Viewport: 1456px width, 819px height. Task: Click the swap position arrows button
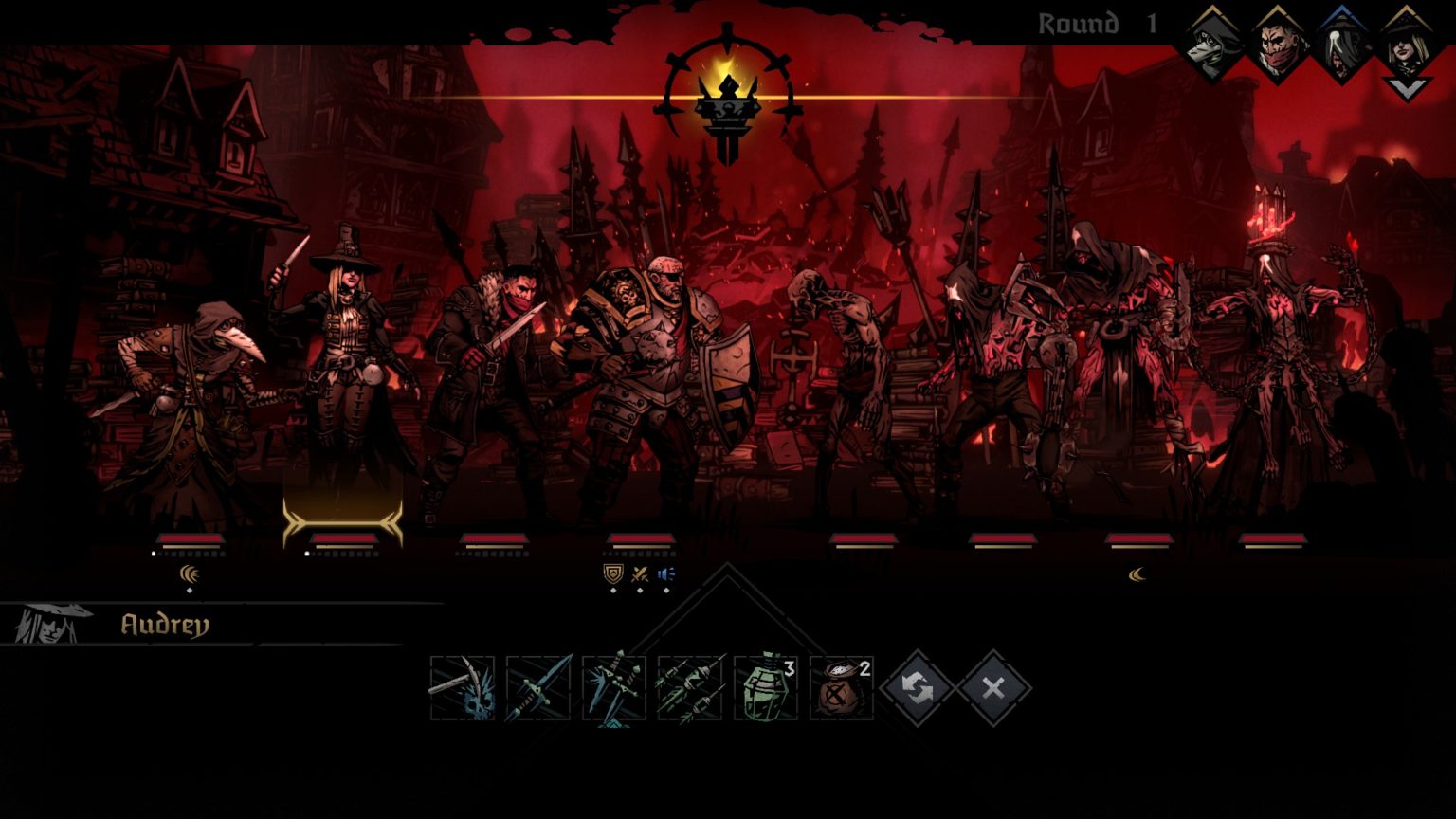917,688
